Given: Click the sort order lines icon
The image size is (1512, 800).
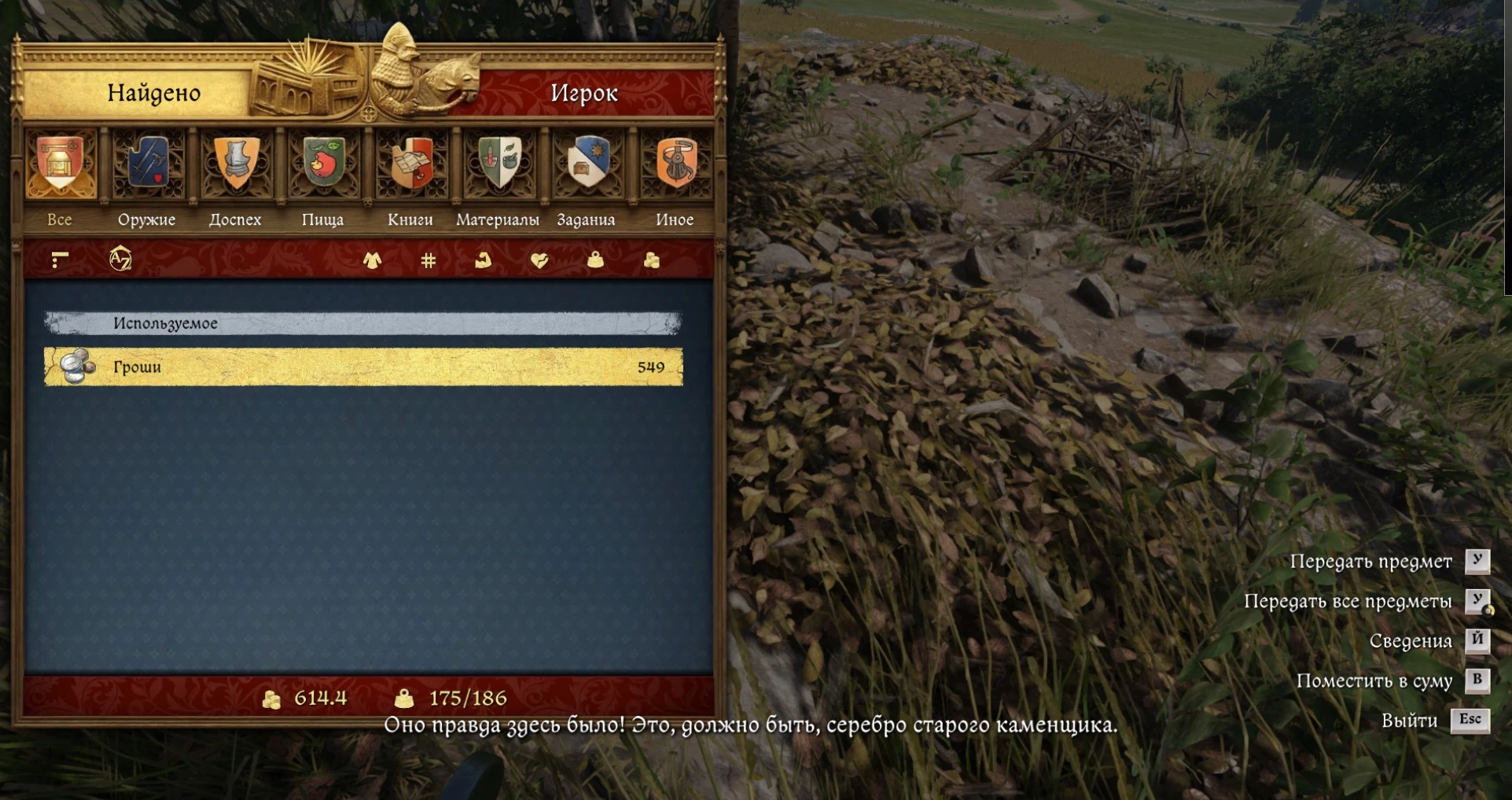Looking at the screenshot, I should 60,259.
